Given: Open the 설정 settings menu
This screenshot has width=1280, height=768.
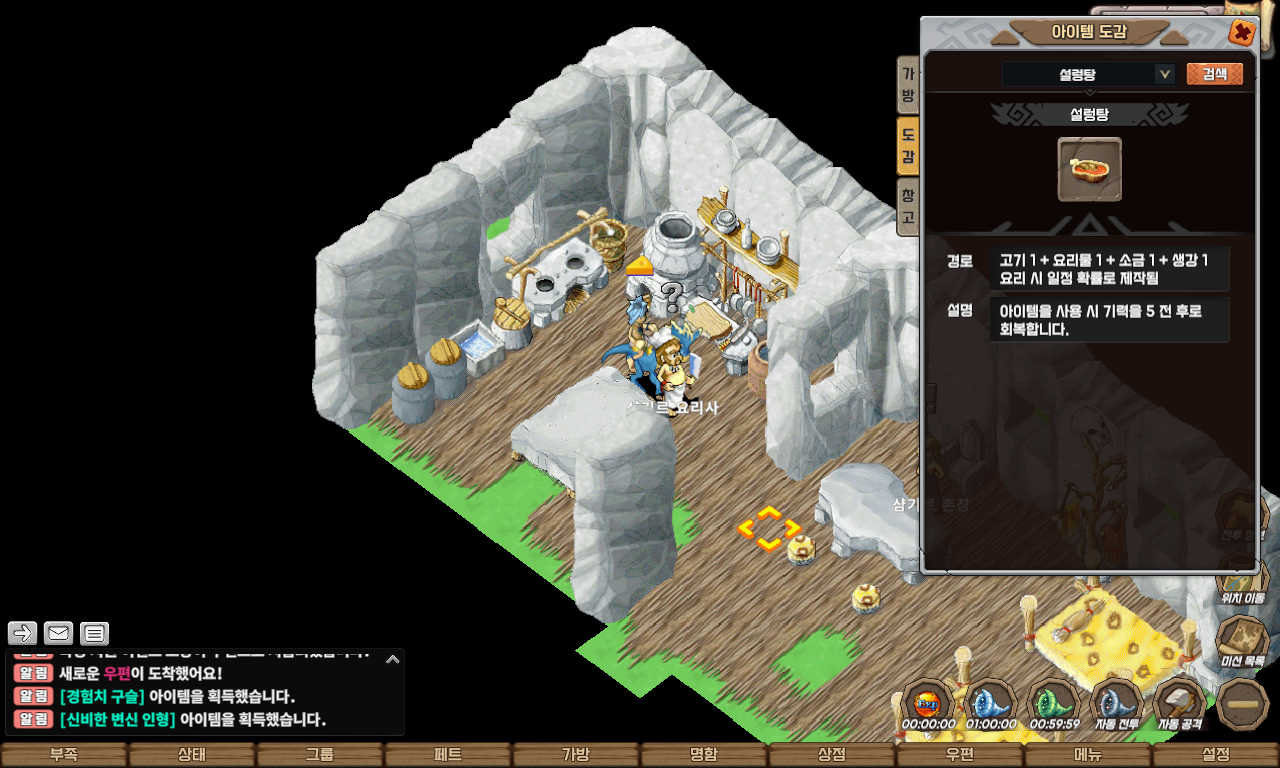Looking at the screenshot, I should [1216, 755].
